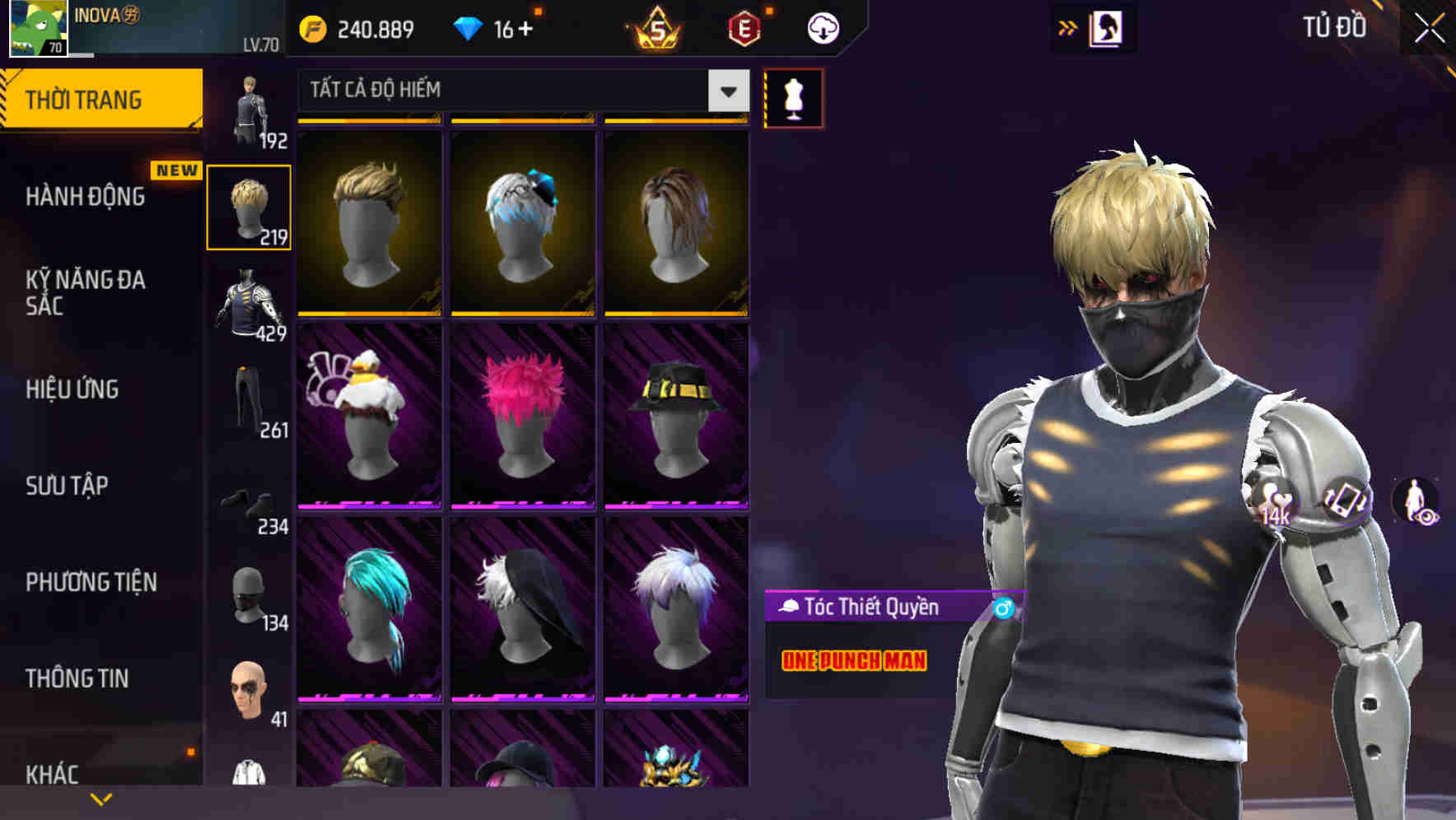Image resolution: width=1456 pixels, height=820 pixels.
Task: Click the character portrait icon near TỦ ĐỒ
Action: tap(1106, 27)
